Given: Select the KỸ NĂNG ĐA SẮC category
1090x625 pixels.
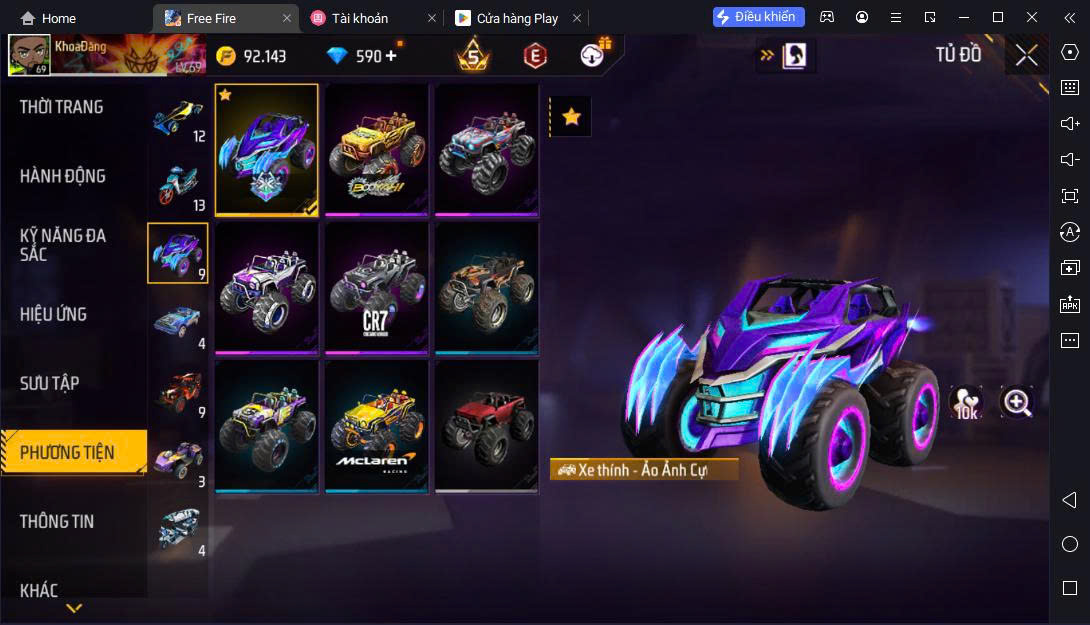Looking at the screenshot, I should [63, 245].
